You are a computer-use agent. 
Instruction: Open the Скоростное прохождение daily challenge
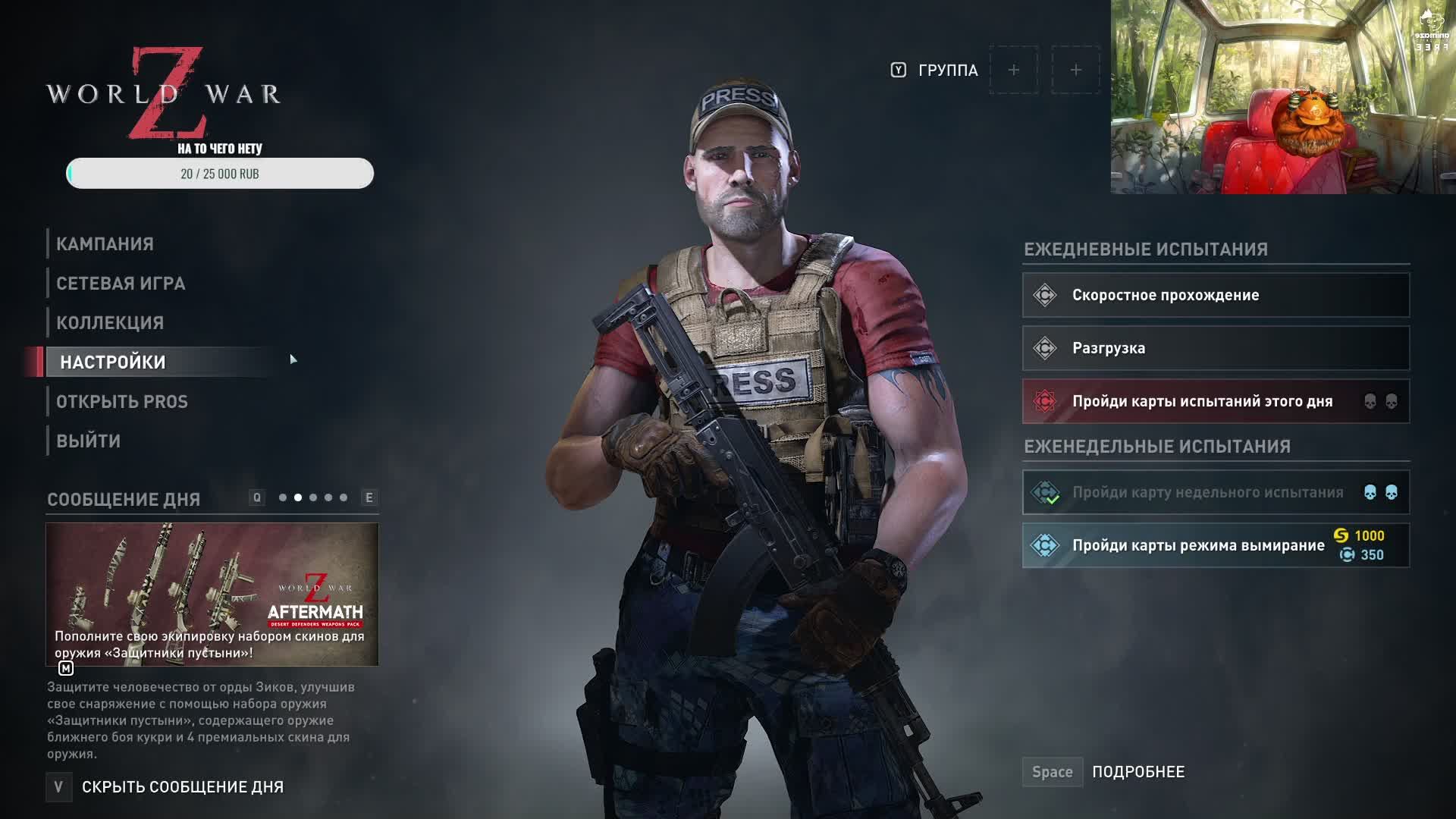click(x=1216, y=295)
